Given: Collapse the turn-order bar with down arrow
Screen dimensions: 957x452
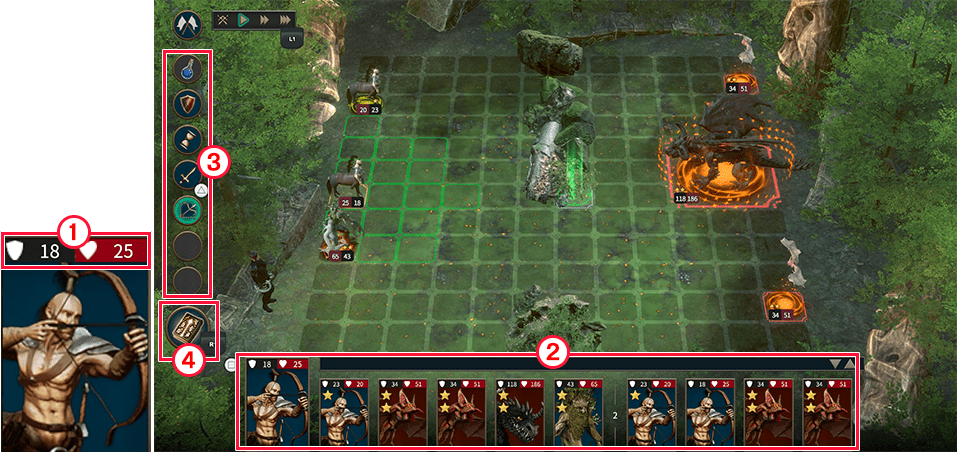Looking at the screenshot, I should pyautogui.click(x=836, y=364).
